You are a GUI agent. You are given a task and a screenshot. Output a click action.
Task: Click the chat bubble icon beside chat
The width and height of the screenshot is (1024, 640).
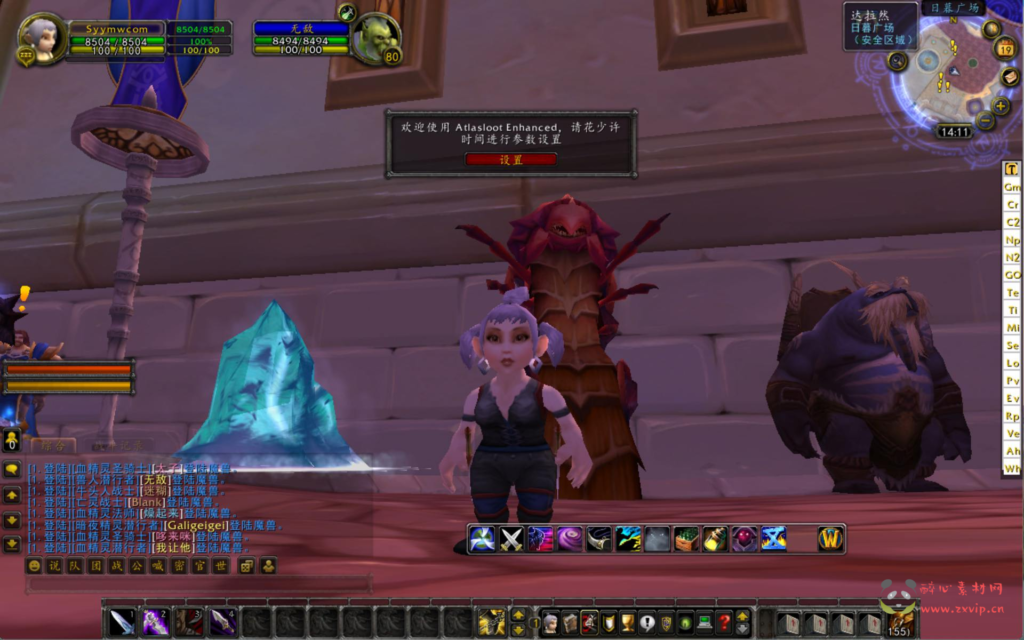coord(12,469)
